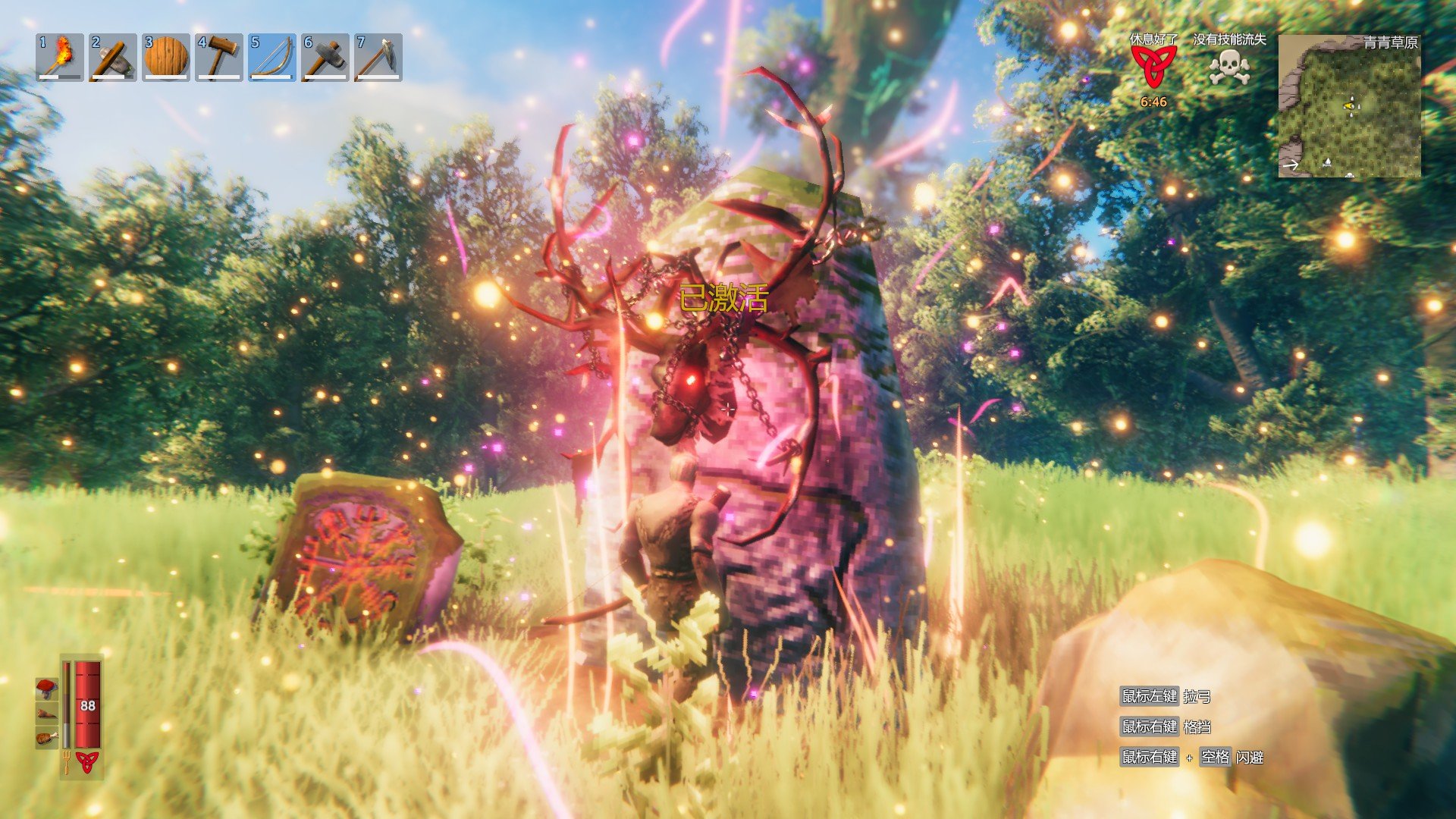Click the red mushroom food icon
Image resolution: width=1456 pixels, height=819 pixels.
pos(47,688)
